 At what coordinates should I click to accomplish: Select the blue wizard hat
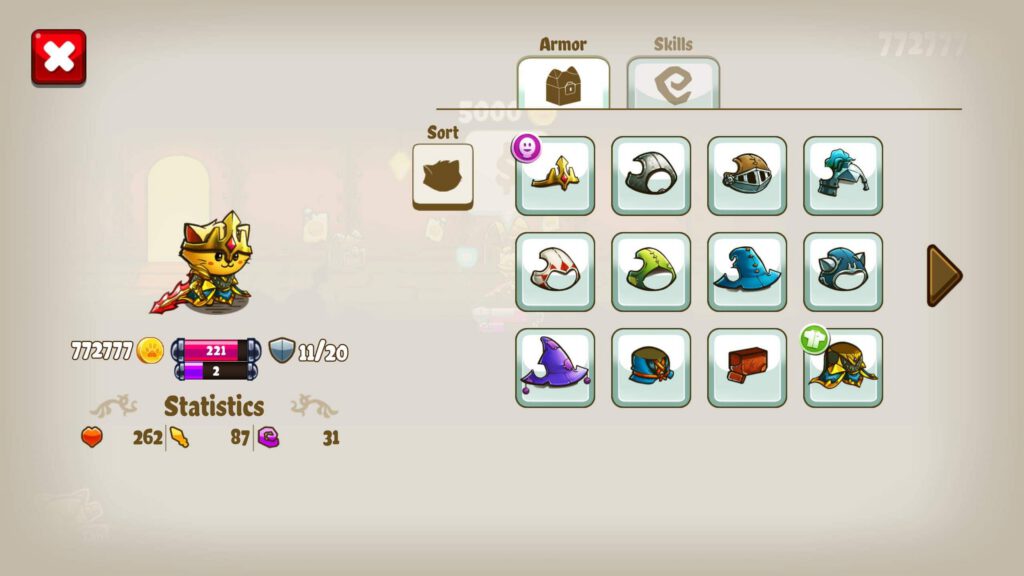click(x=747, y=272)
